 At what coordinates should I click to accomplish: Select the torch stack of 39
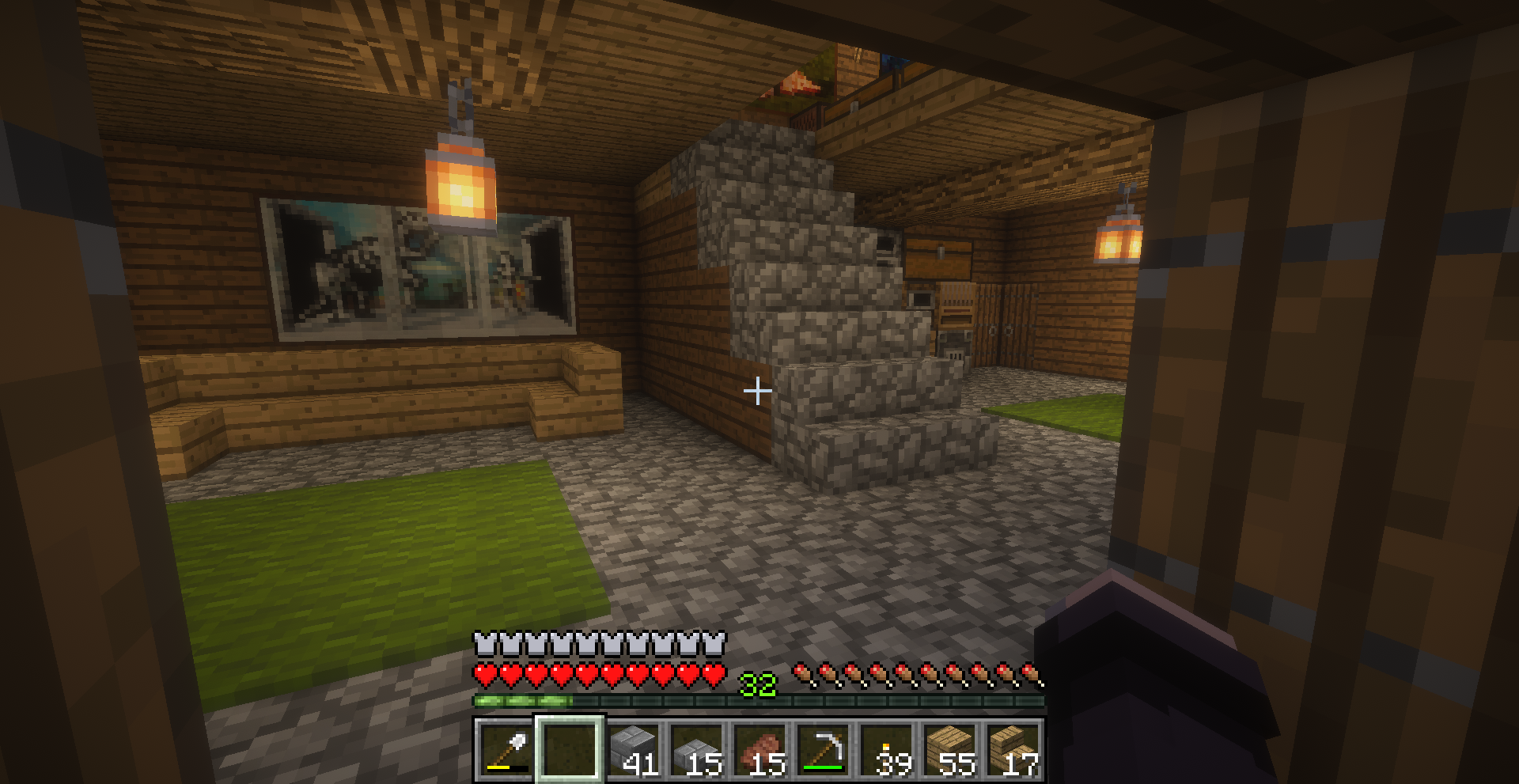point(887,749)
